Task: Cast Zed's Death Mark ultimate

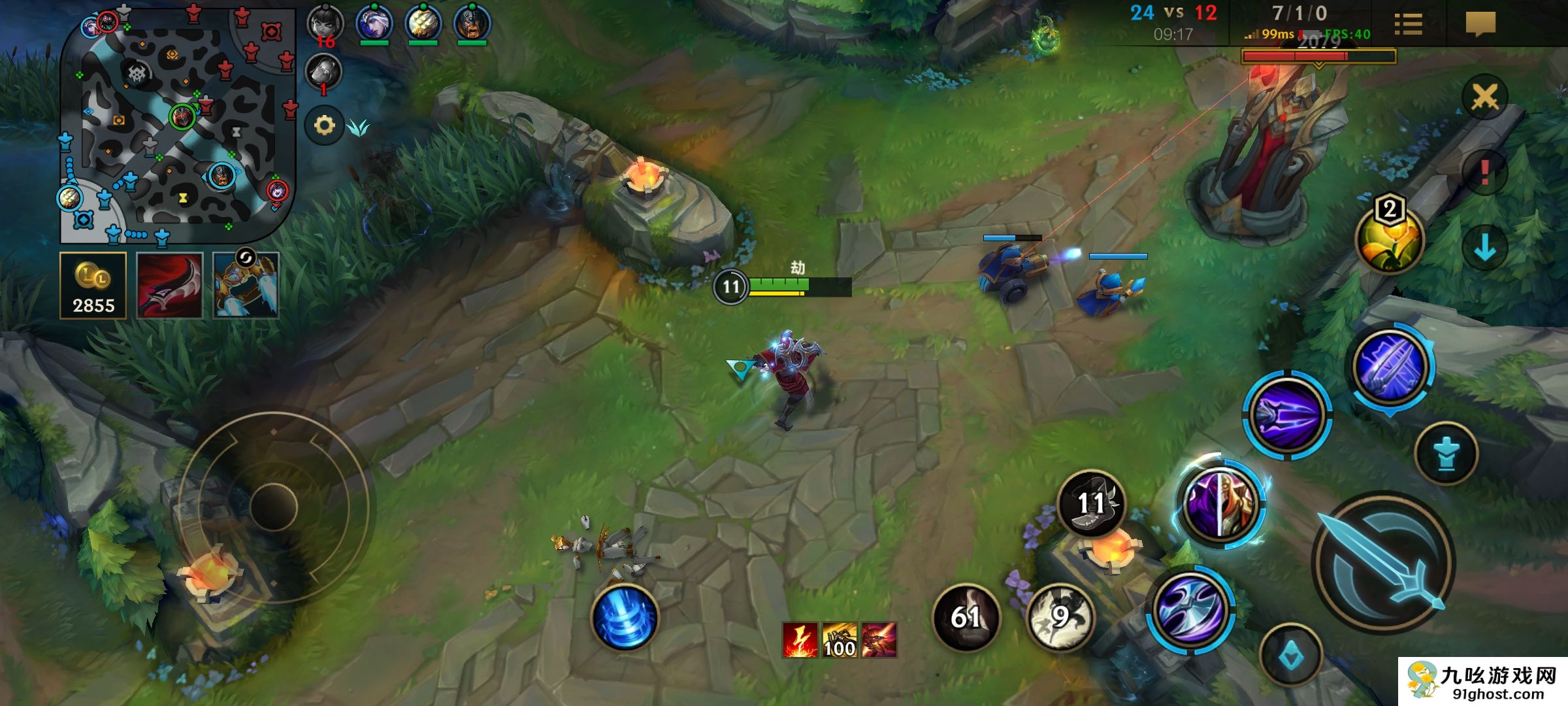Action: (1392, 367)
